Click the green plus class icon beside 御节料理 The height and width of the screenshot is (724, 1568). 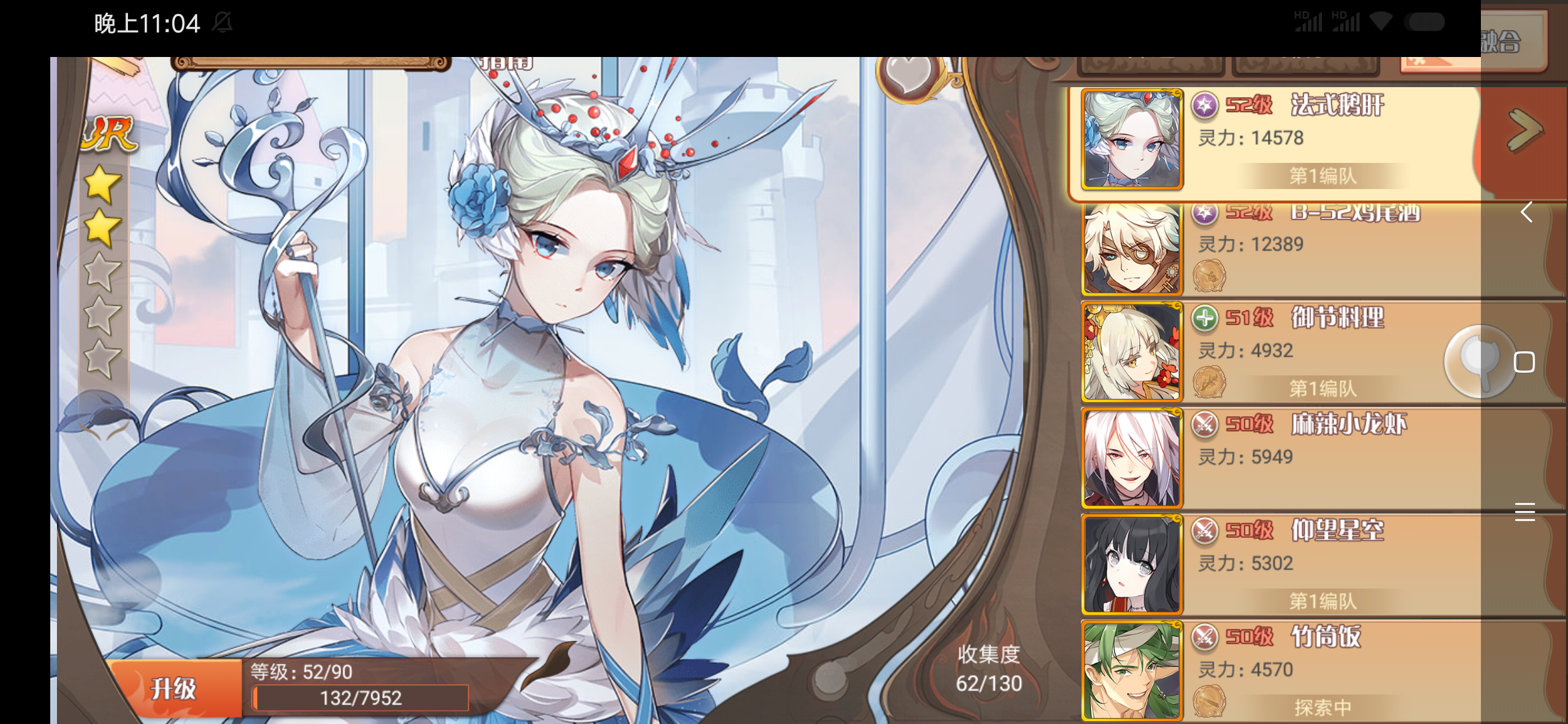pyautogui.click(x=1204, y=318)
